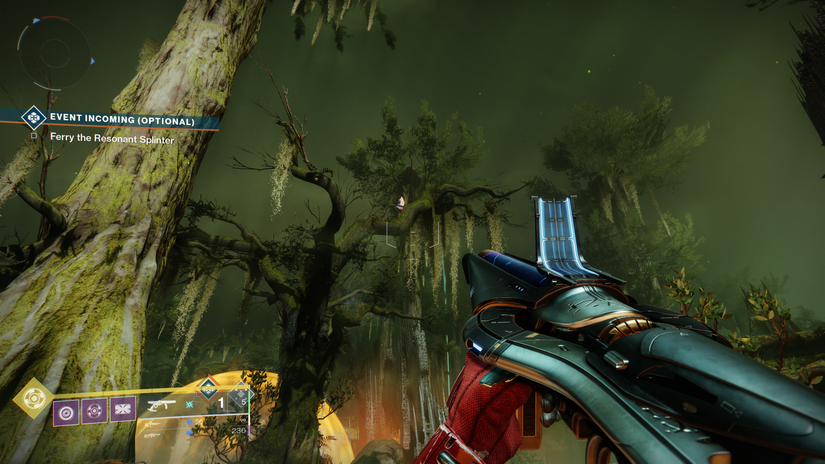Choose the middle purple ability icon
This screenshot has height=464, width=825.
95,410
